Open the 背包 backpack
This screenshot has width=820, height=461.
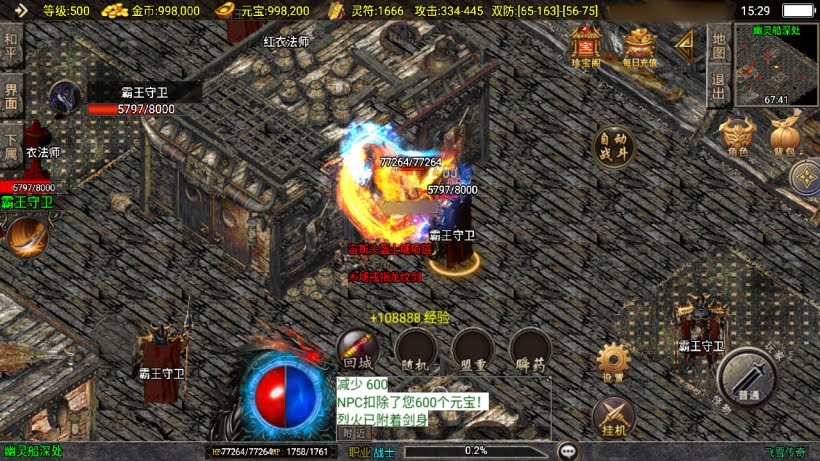(786, 136)
